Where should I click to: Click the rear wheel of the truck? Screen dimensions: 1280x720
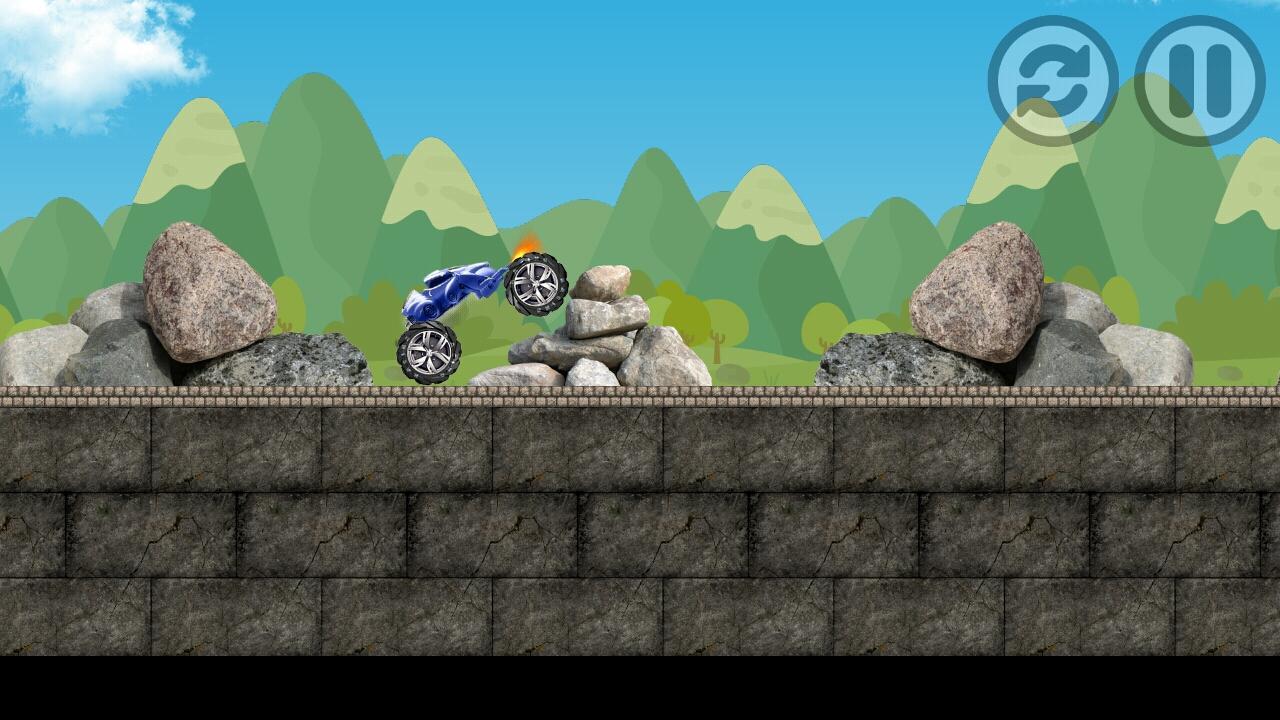430,350
